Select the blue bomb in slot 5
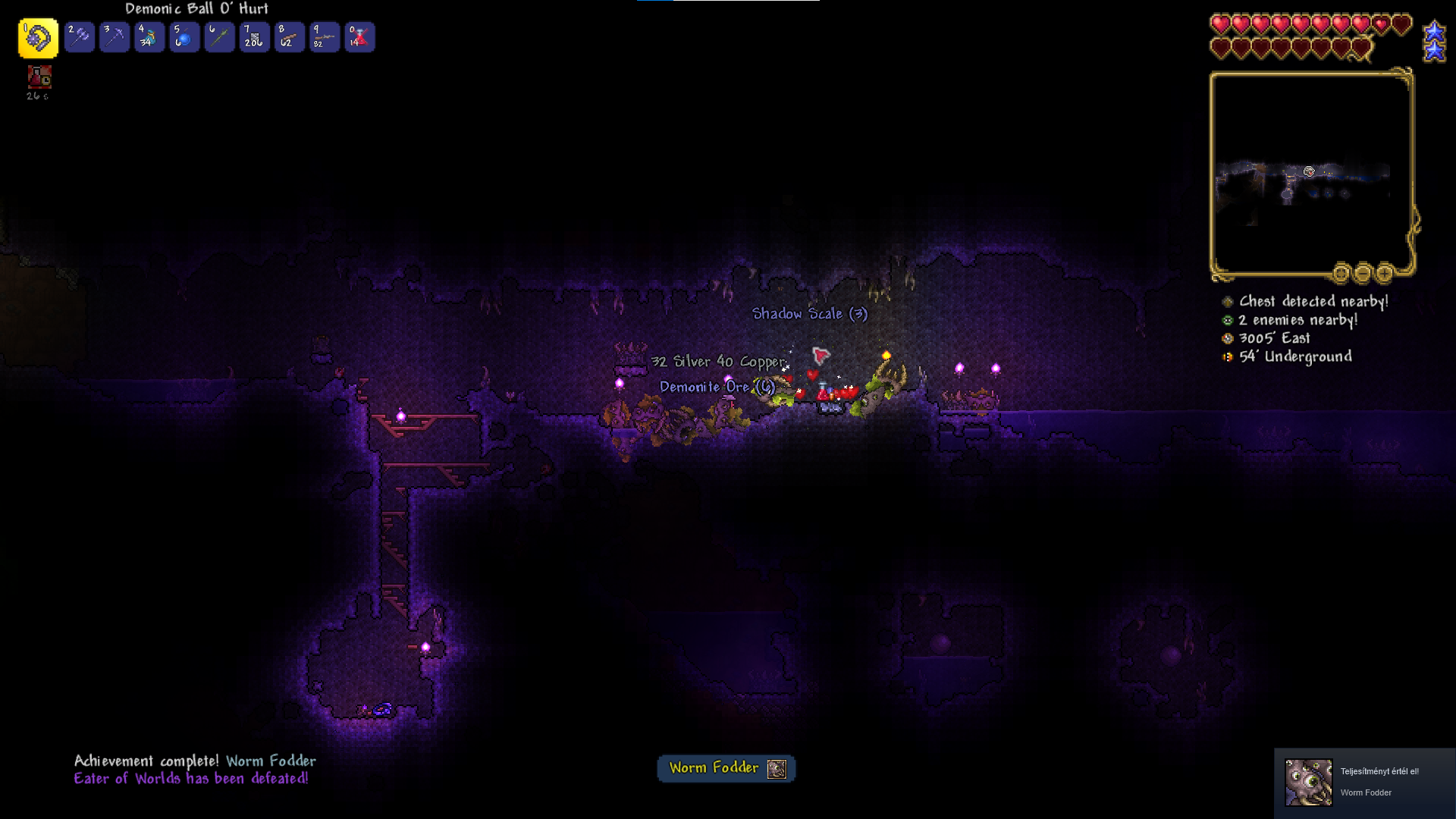Screen dimensions: 1456x819 point(184,37)
